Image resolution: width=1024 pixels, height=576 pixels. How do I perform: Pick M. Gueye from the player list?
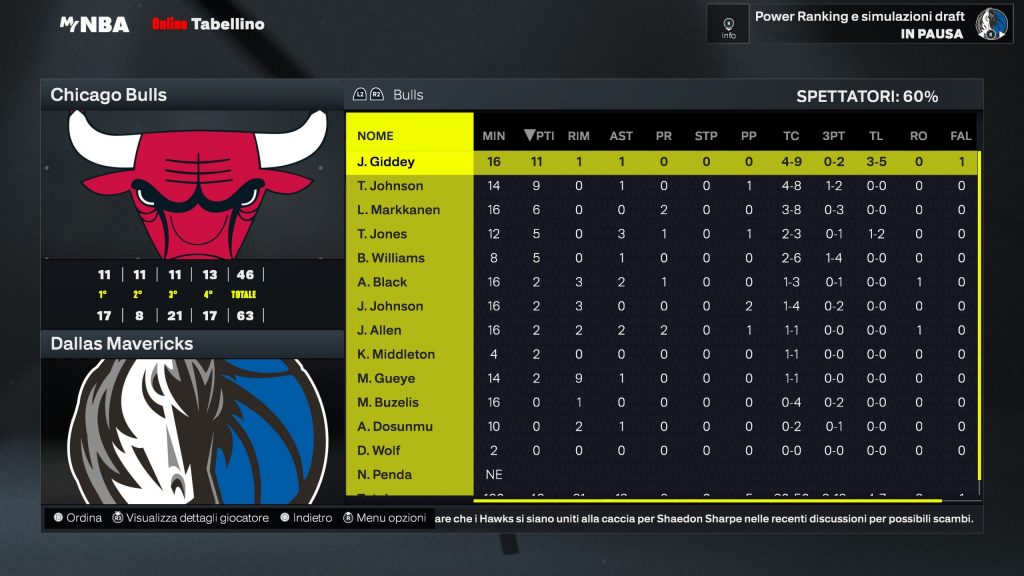[386, 378]
